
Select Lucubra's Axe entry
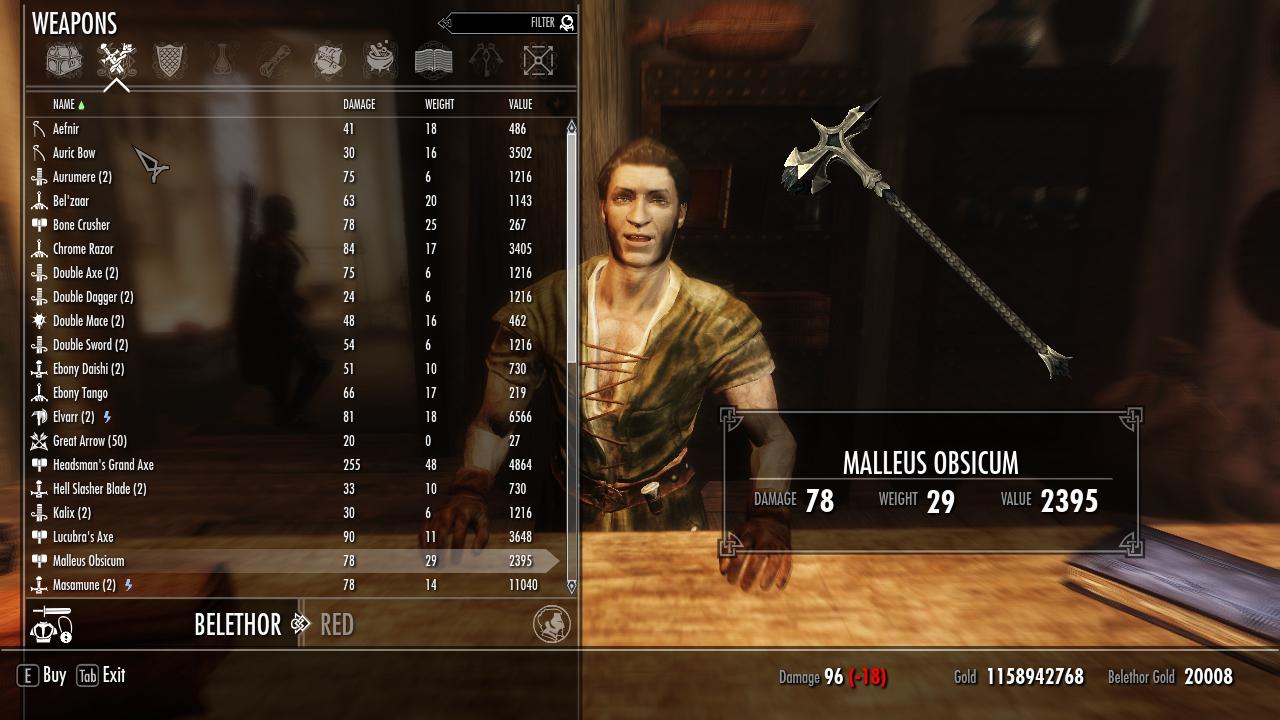[83, 537]
